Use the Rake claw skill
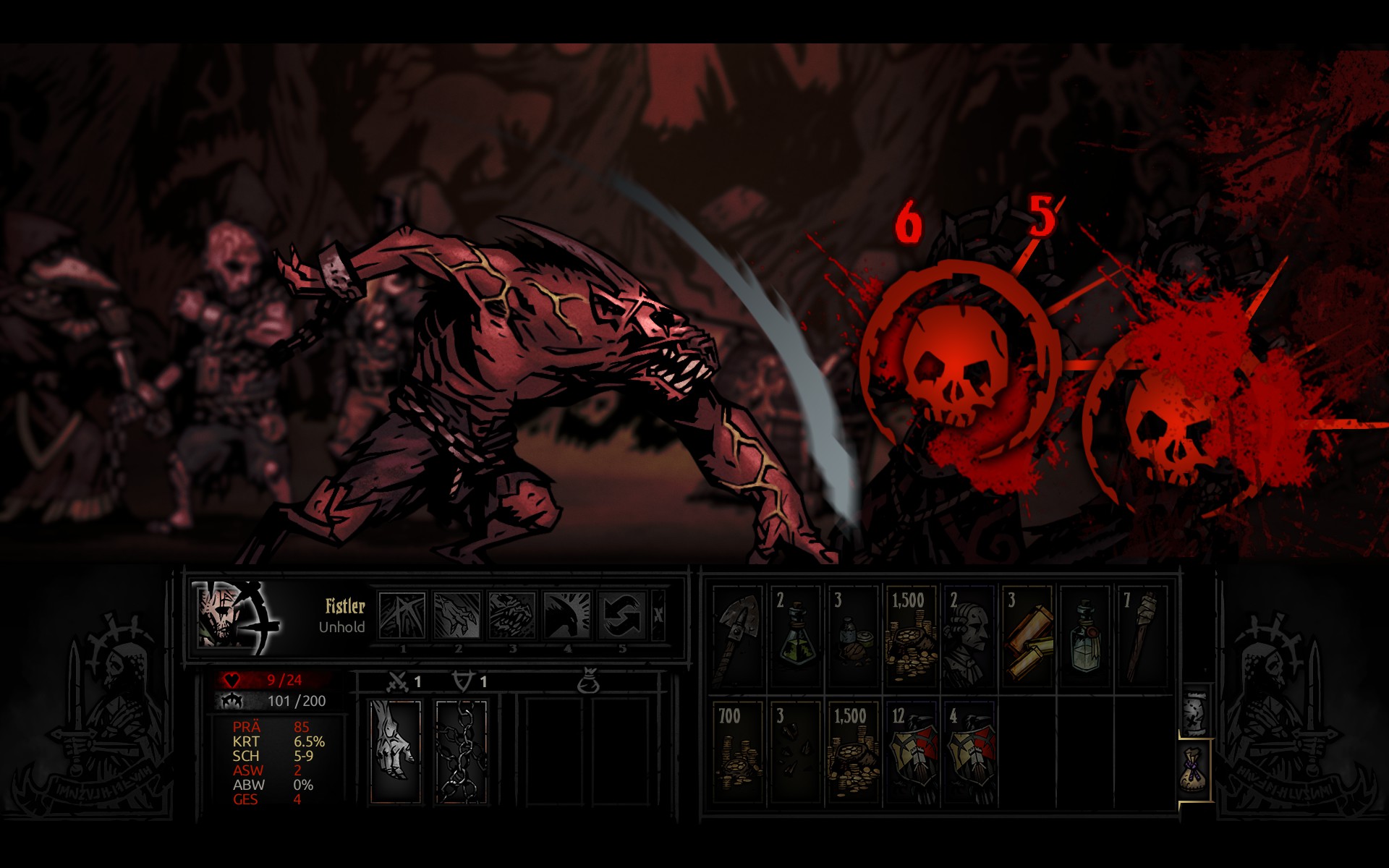Viewport: 1389px width, 868px height. click(x=458, y=615)
